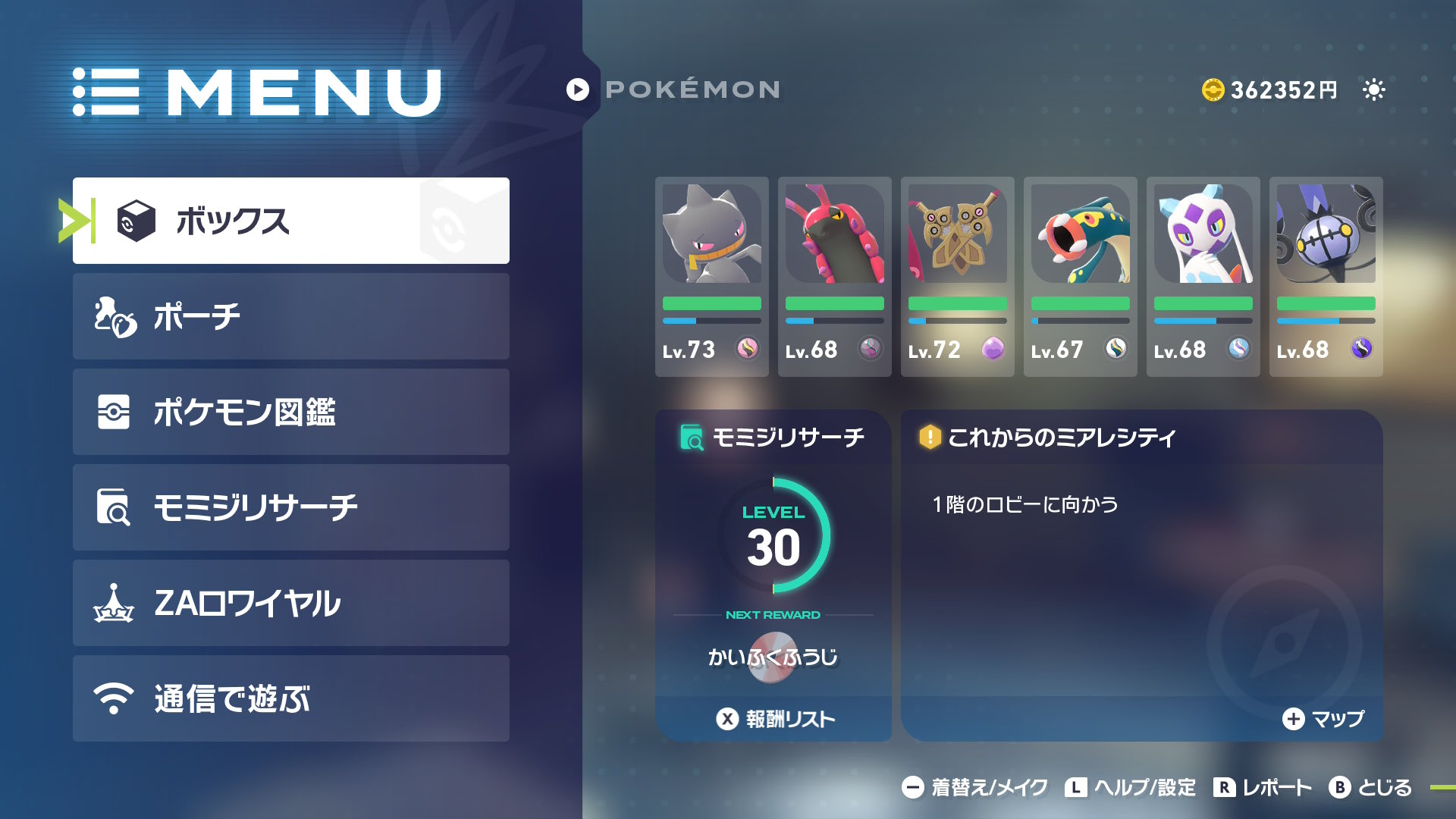Select the Lv.67 Dragalge party card
Viewport: 1456px width, 819px height.
1080,277
